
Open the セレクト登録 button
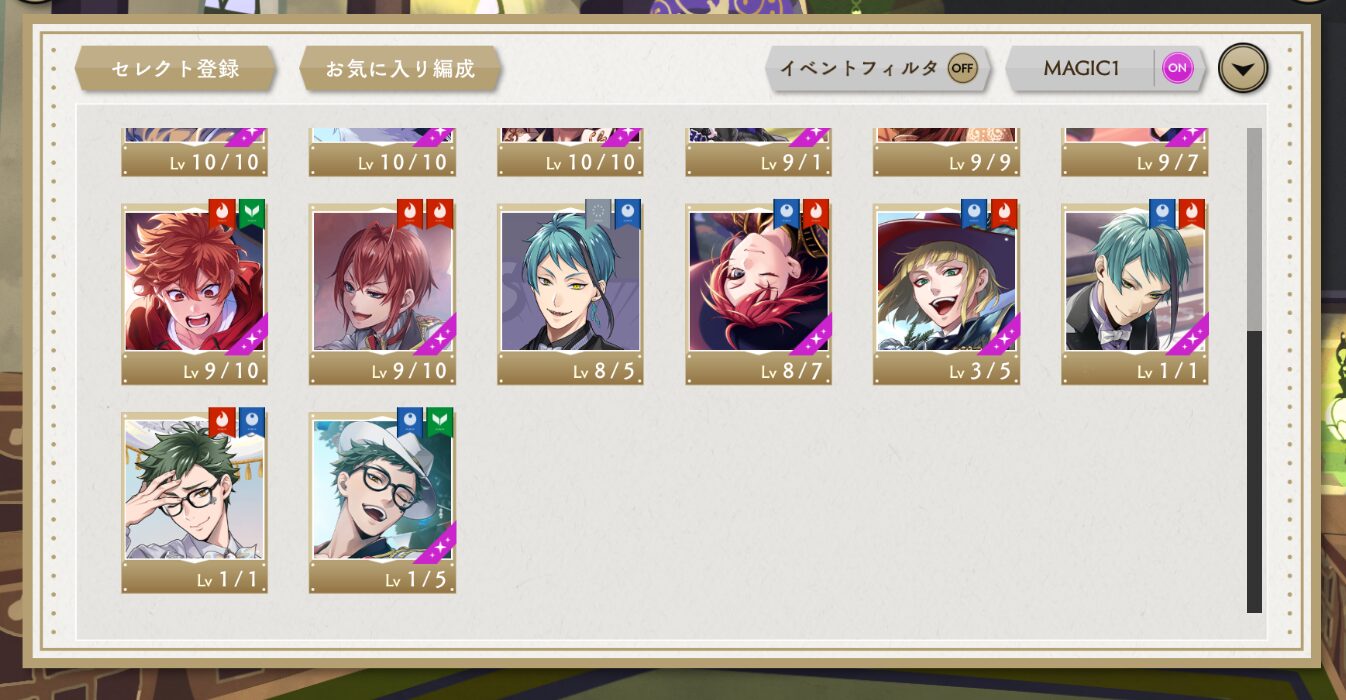tap(175, 69)
